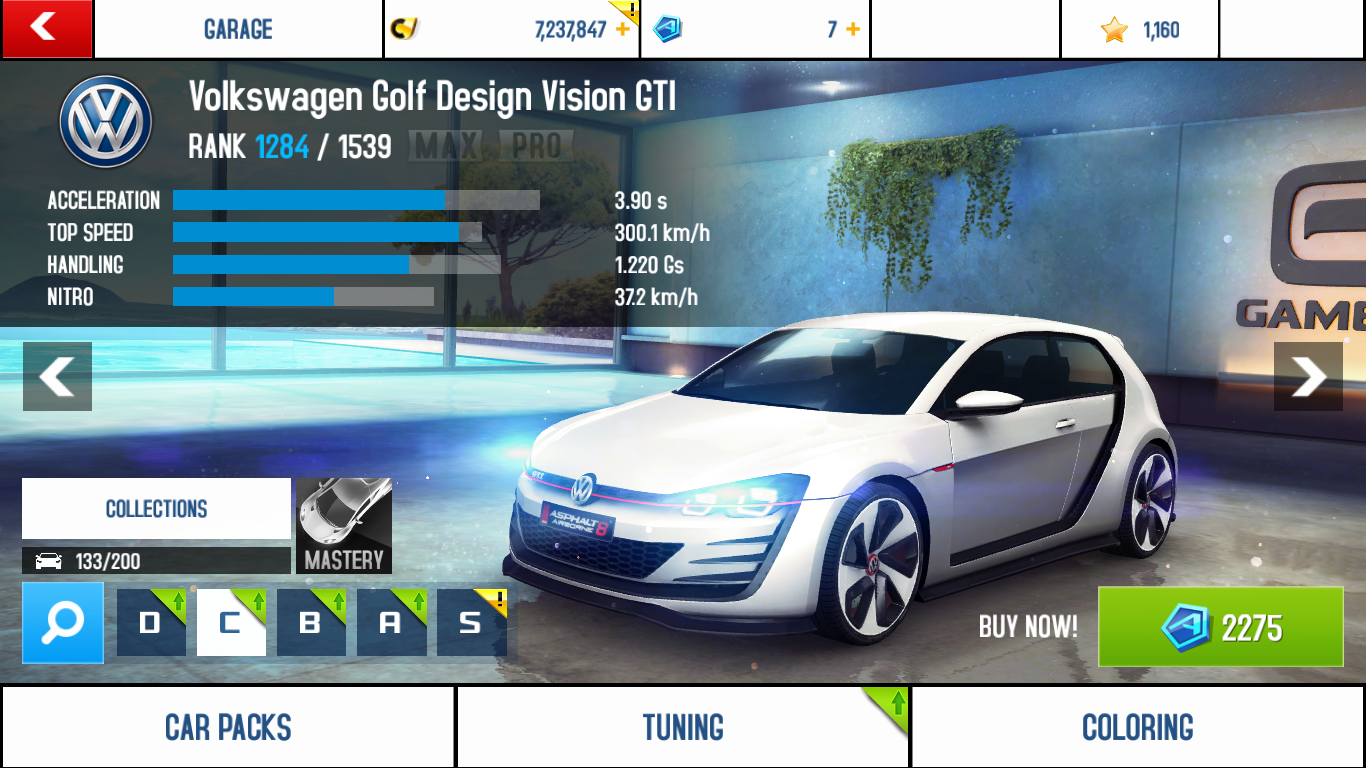The width and height of the screenshot is (1366, 768).
Task: Switch to class B cars
Action: coord(311,623)
